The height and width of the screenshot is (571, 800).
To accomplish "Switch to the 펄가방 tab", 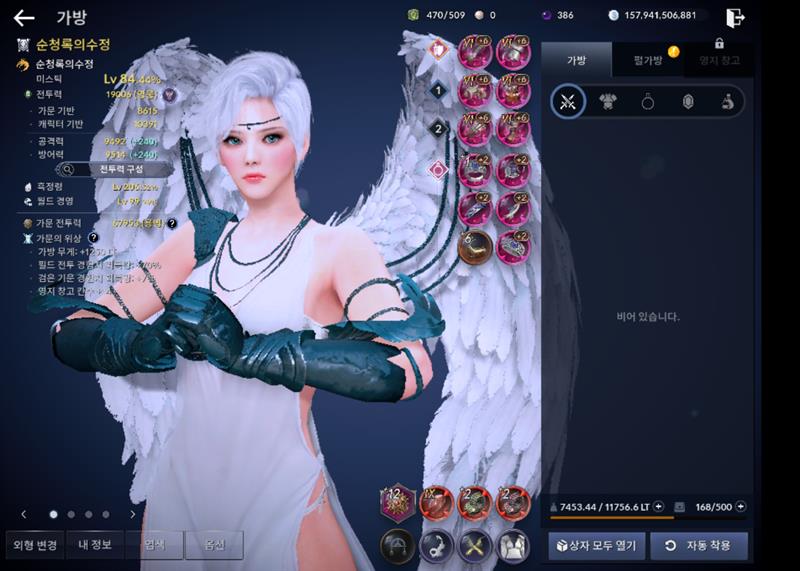I will point(648,60).
